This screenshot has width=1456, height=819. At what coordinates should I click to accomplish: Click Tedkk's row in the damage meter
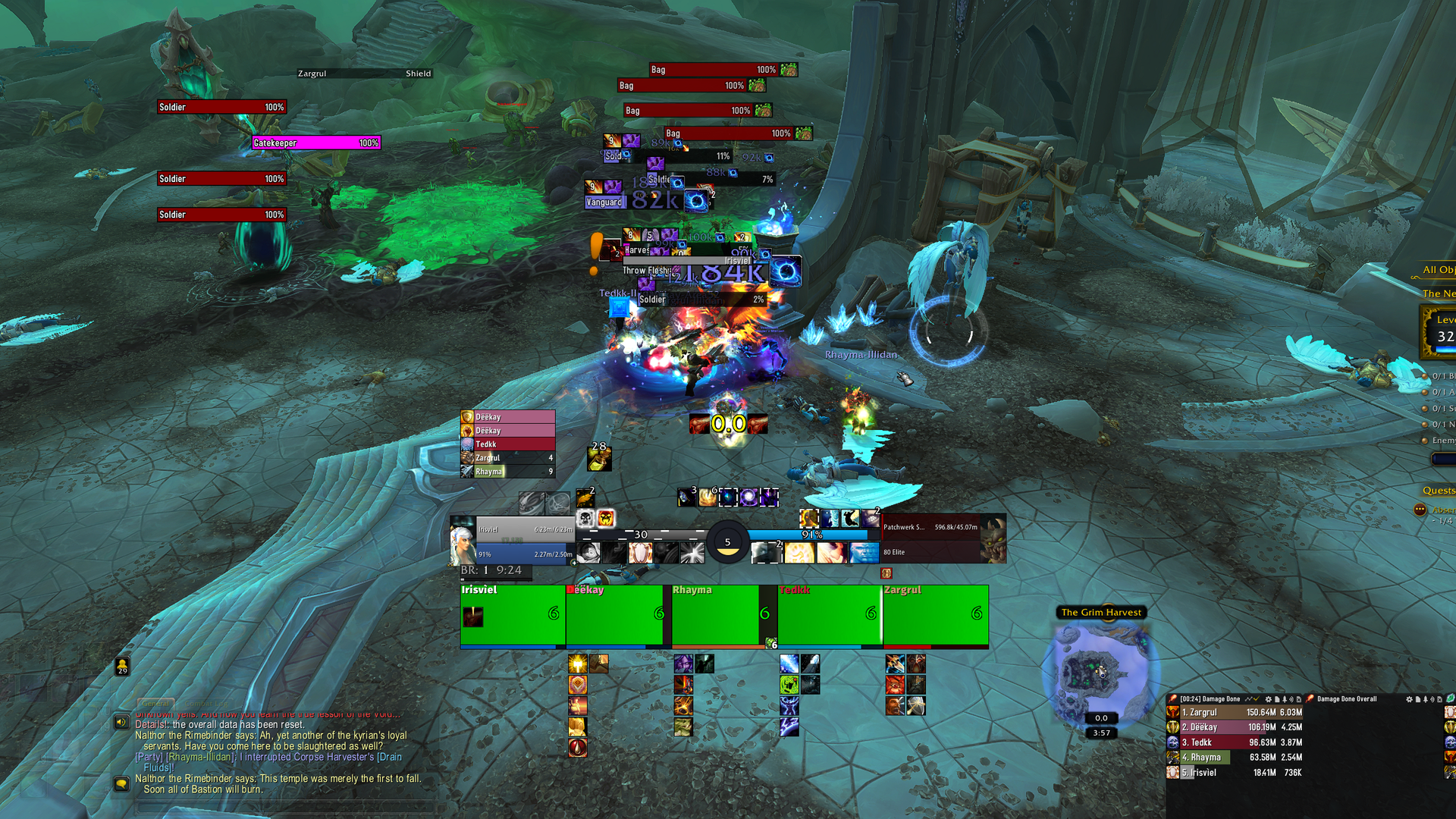(1235, 742)
